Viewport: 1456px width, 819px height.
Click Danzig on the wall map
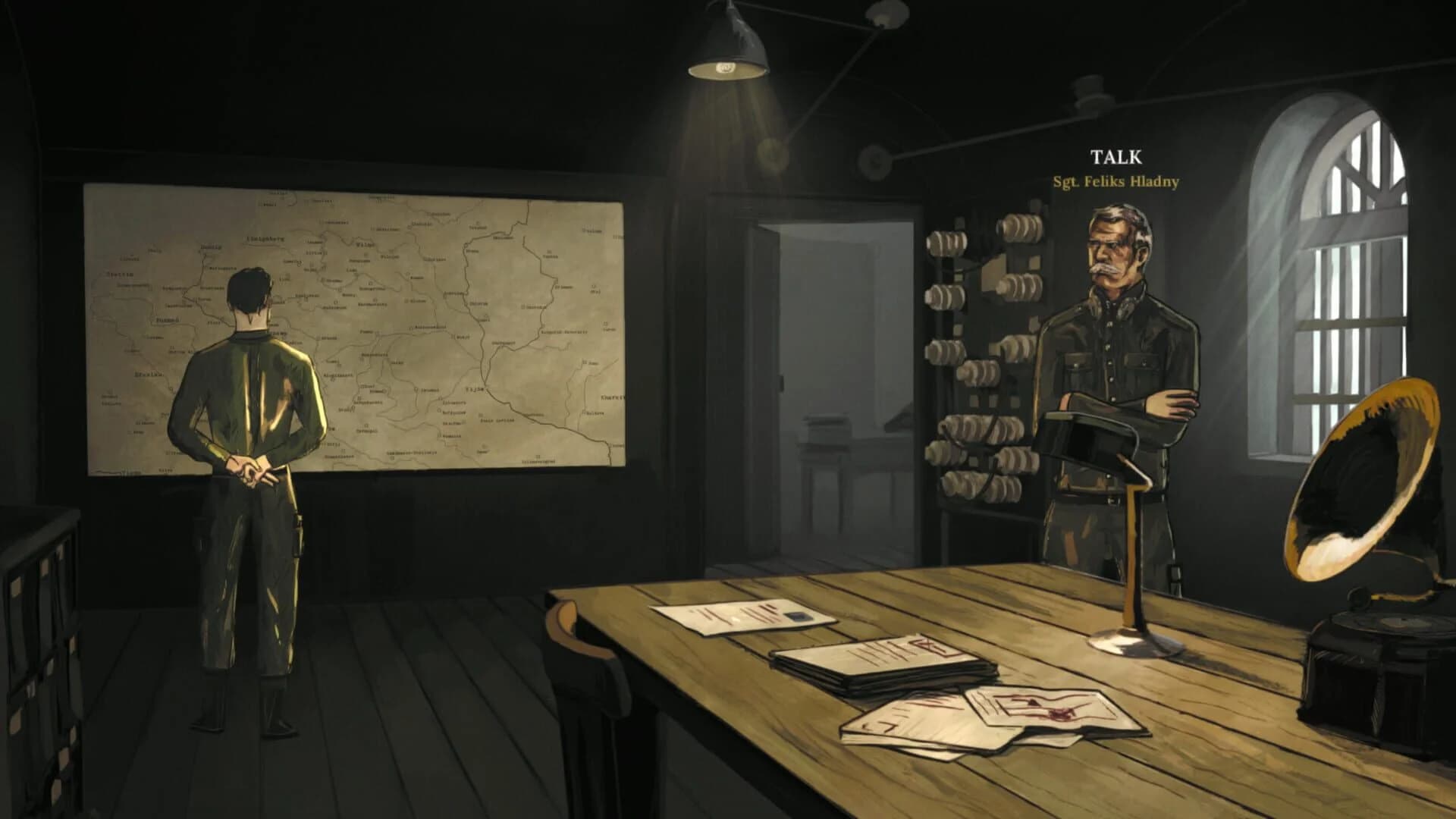pyautogui.click(x=210, y=247)
